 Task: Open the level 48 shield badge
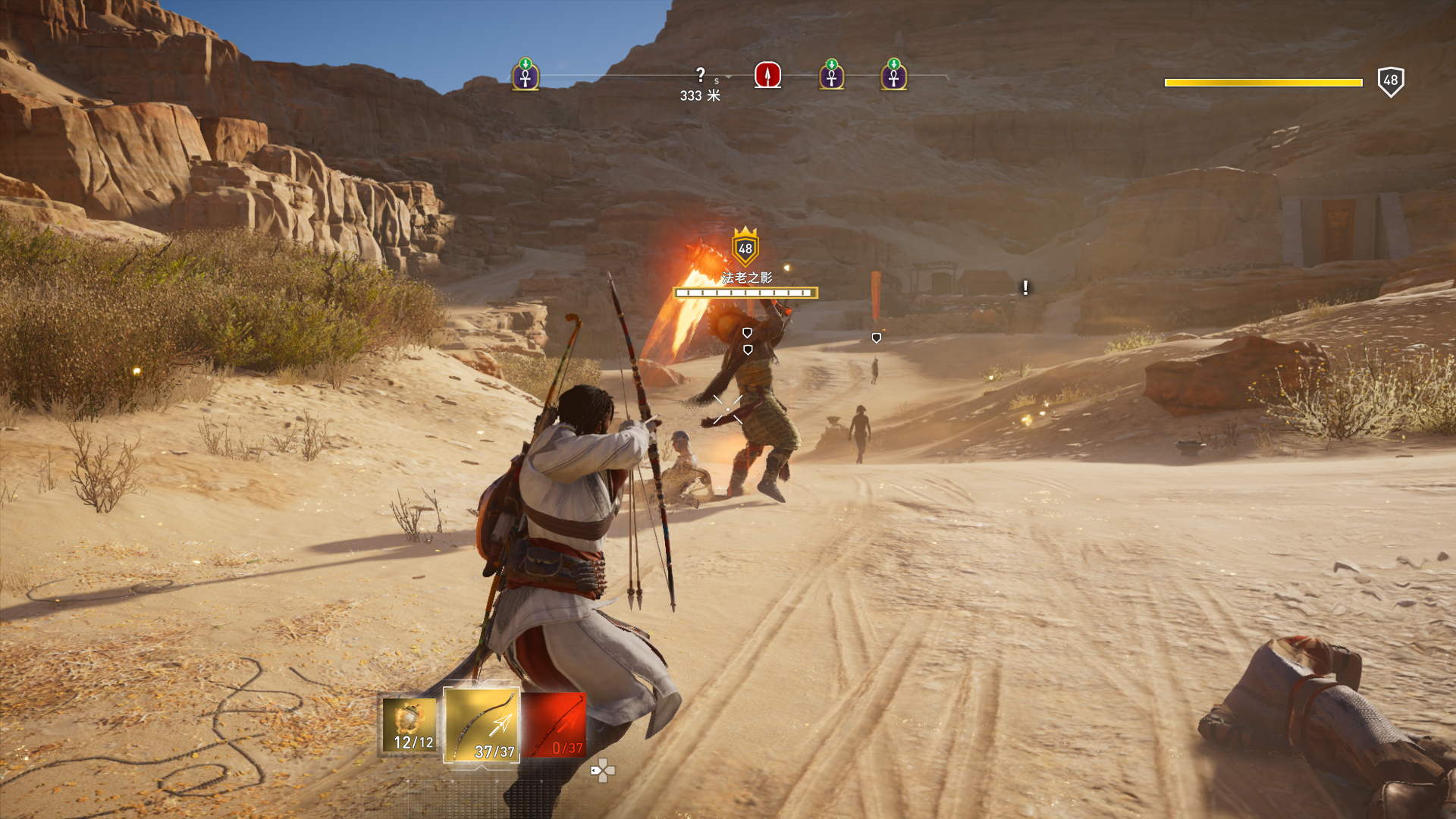[x=1390, y=81]
